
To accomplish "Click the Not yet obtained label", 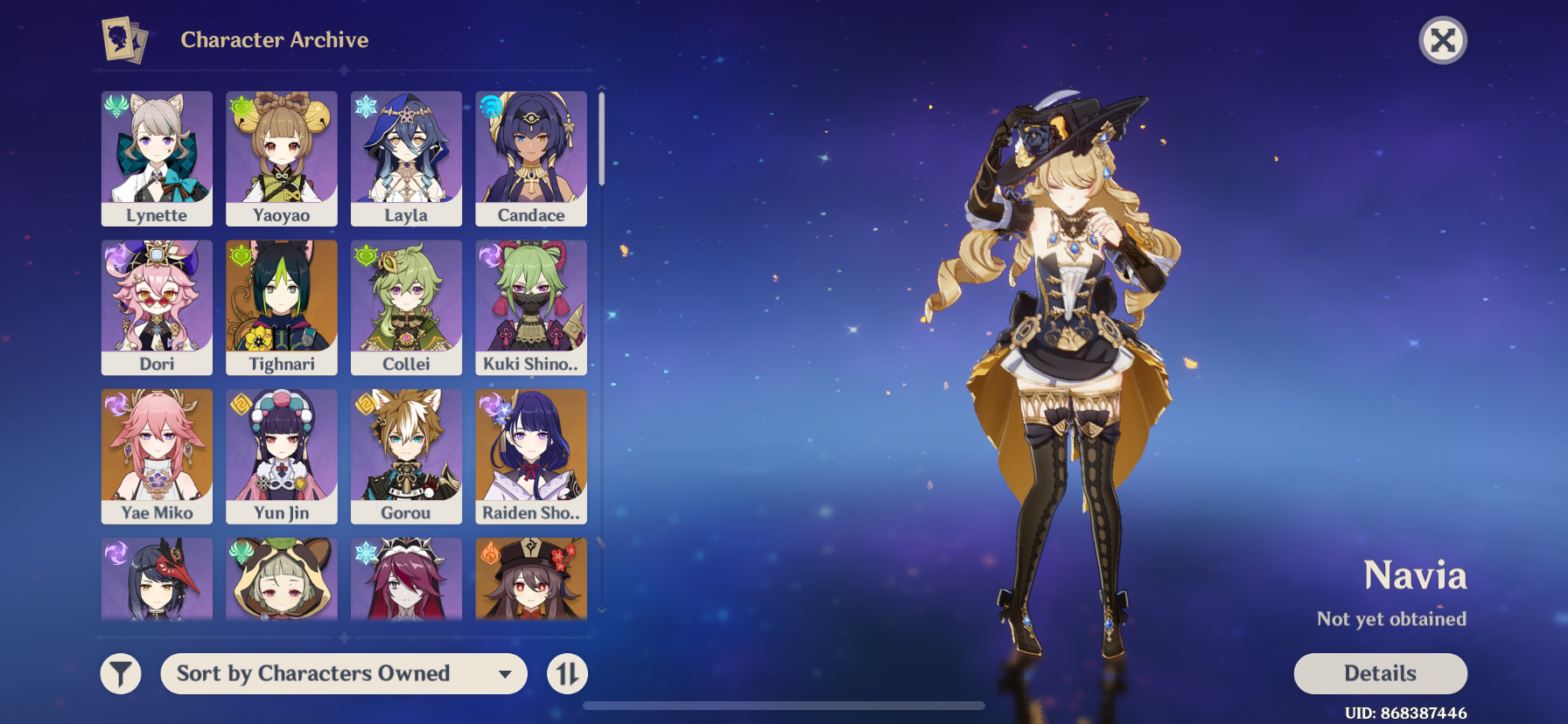I will pyautogui.click(x=1391, y=618).
